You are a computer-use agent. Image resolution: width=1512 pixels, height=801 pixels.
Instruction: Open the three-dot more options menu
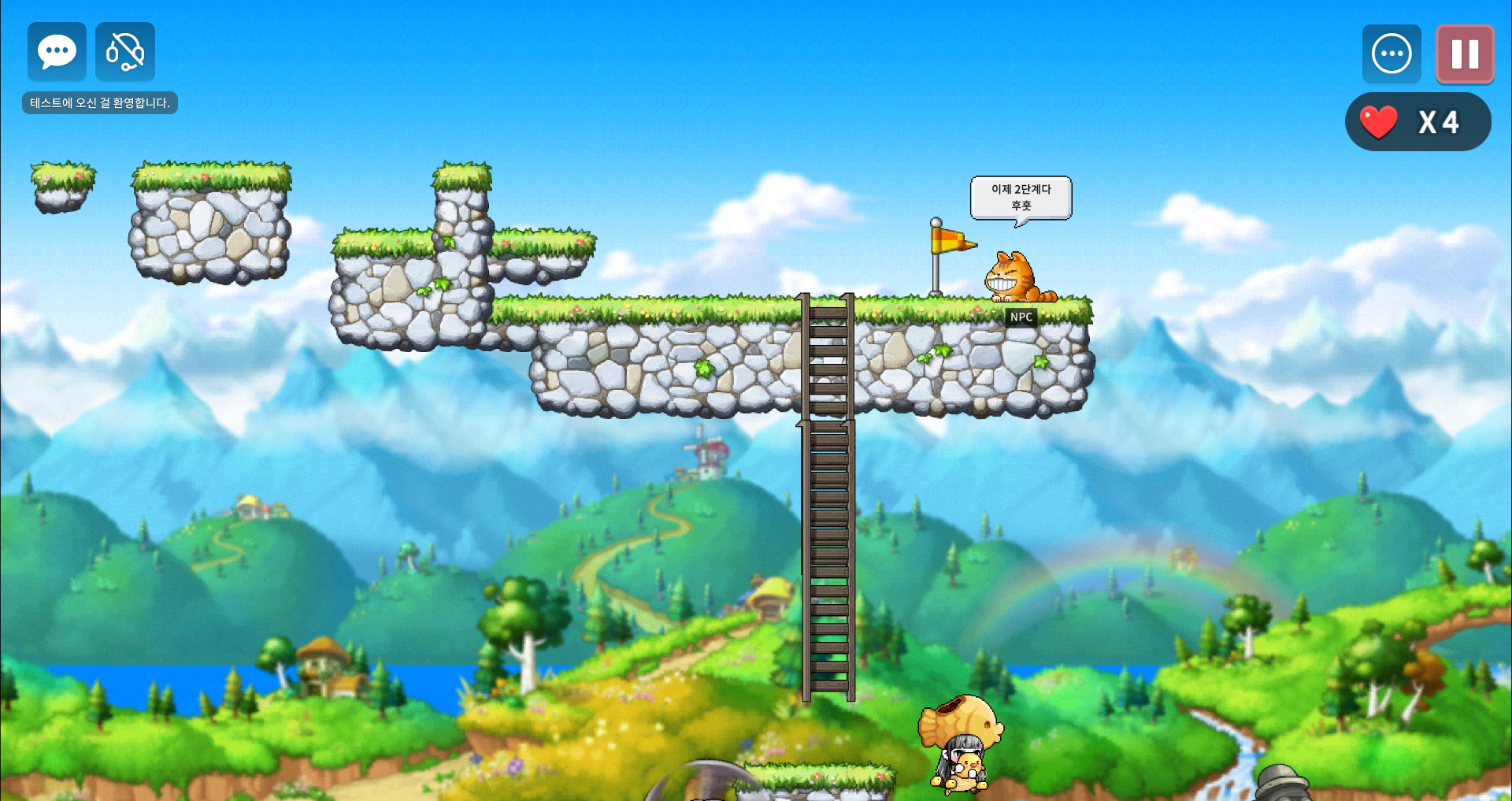(1392, 54)
